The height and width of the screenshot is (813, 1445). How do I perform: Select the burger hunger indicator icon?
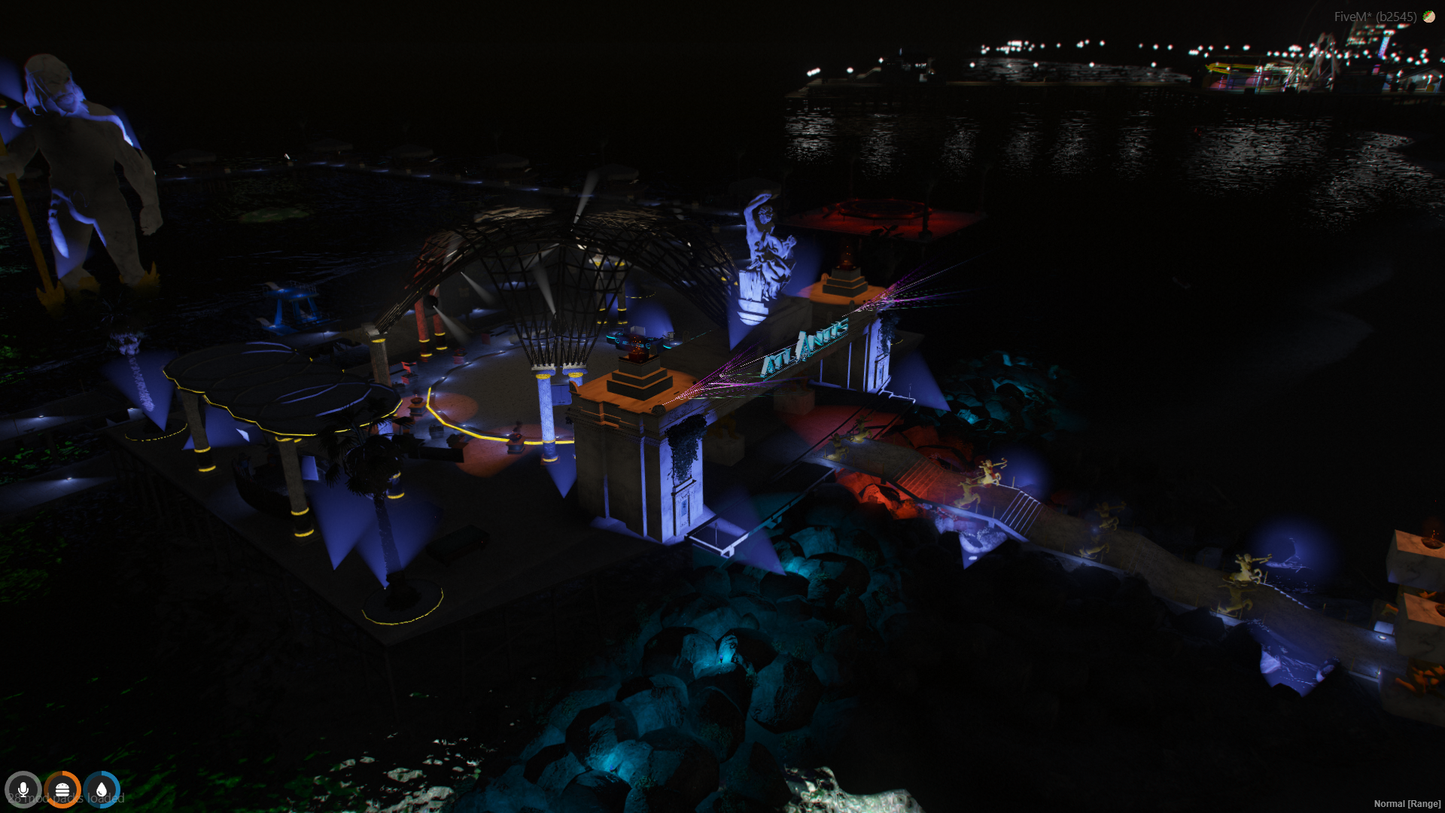[62, 789]
